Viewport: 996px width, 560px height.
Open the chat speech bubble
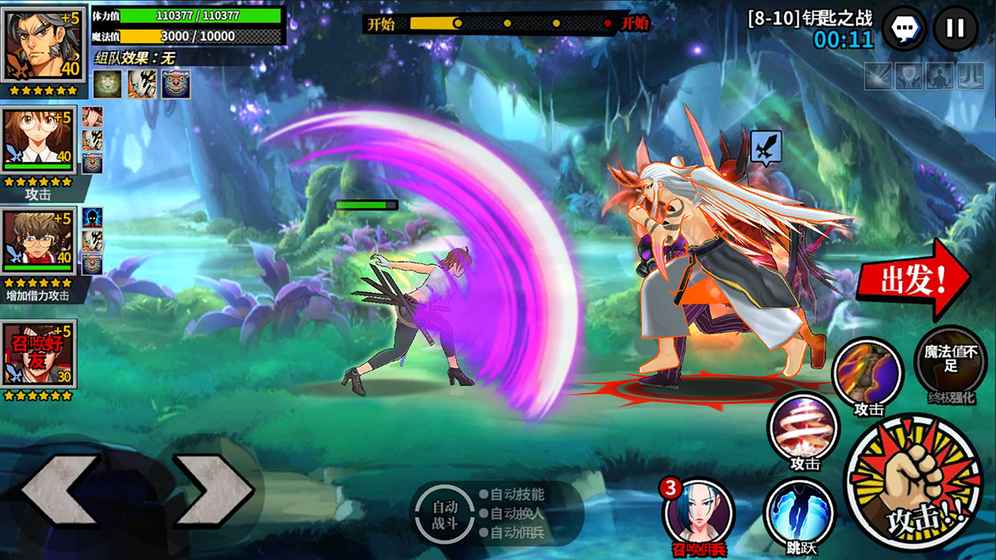pyautogui.click(x=906, y=28)
